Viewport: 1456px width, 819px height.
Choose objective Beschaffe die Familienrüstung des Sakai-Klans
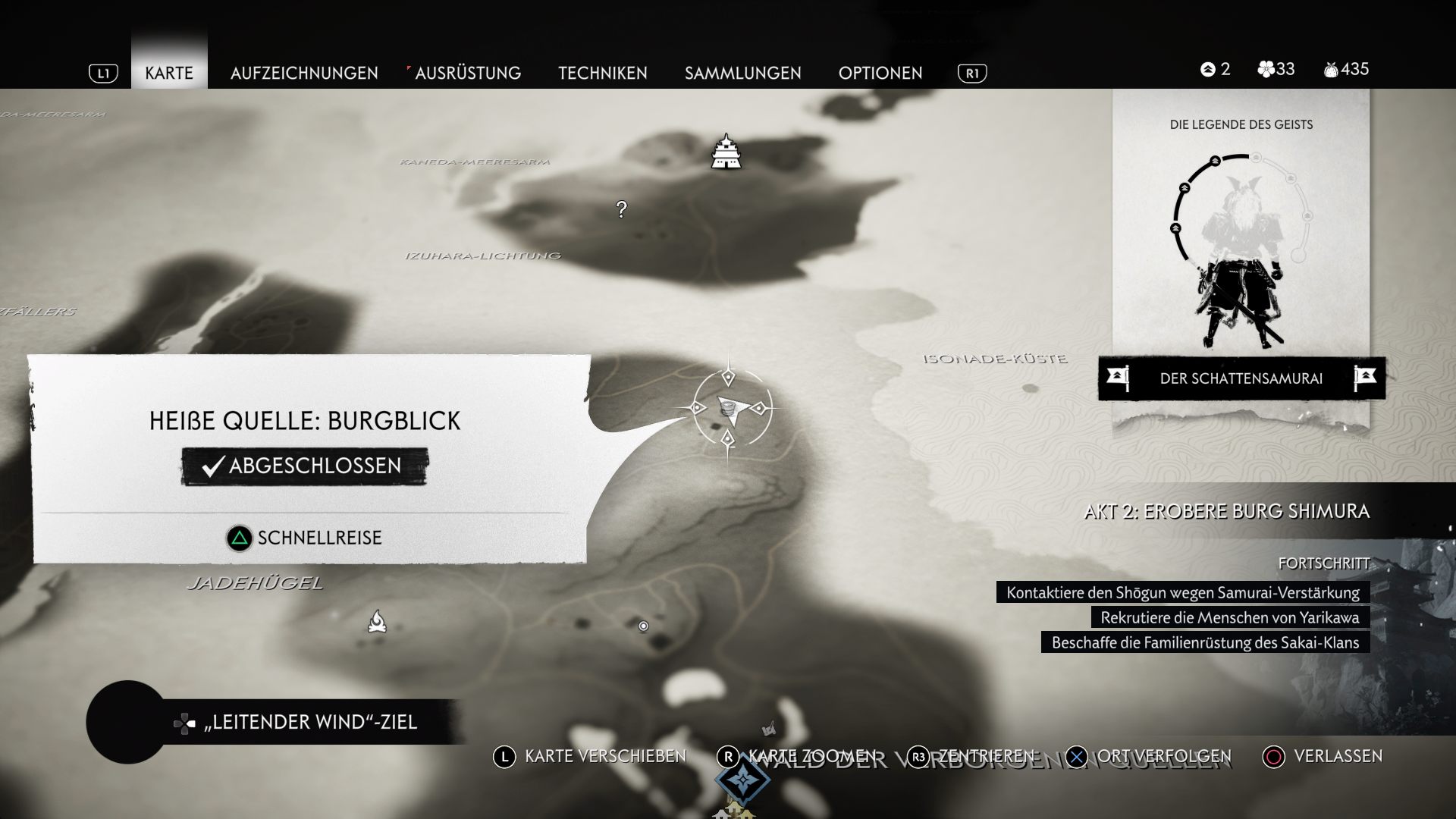1205,642
